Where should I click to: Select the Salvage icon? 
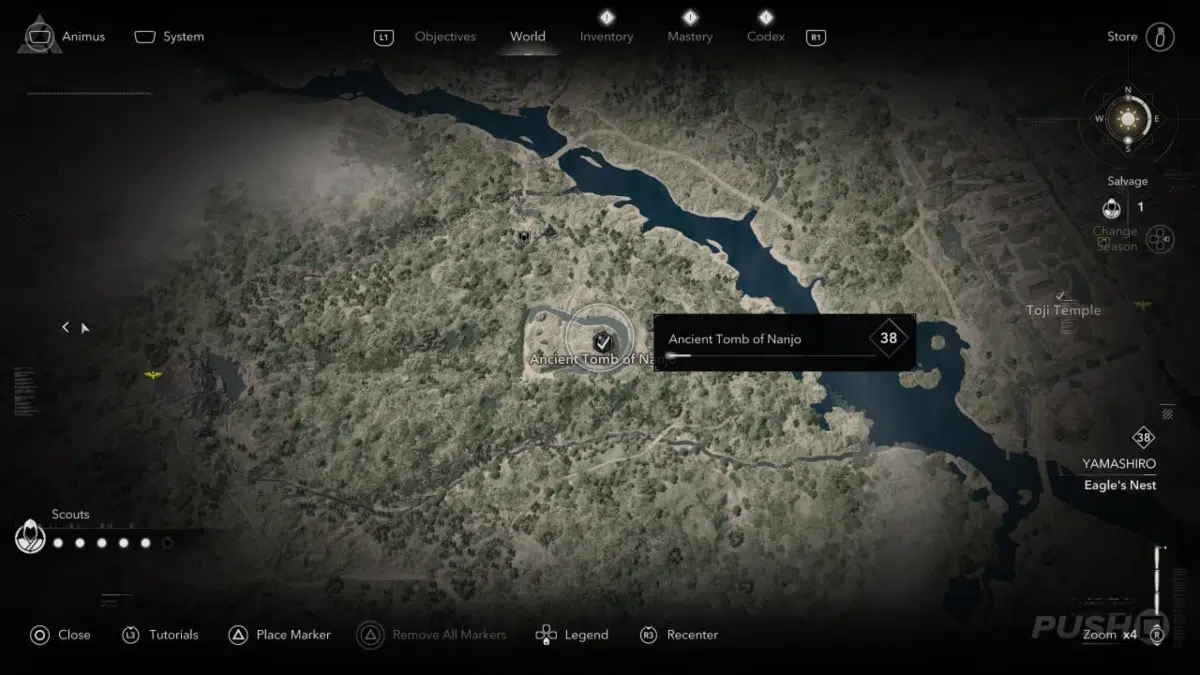tap(1110, 209)
